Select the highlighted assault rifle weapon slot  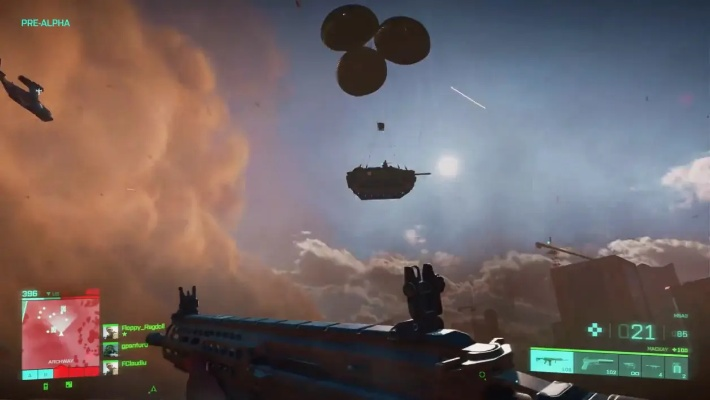pos(551,364)
